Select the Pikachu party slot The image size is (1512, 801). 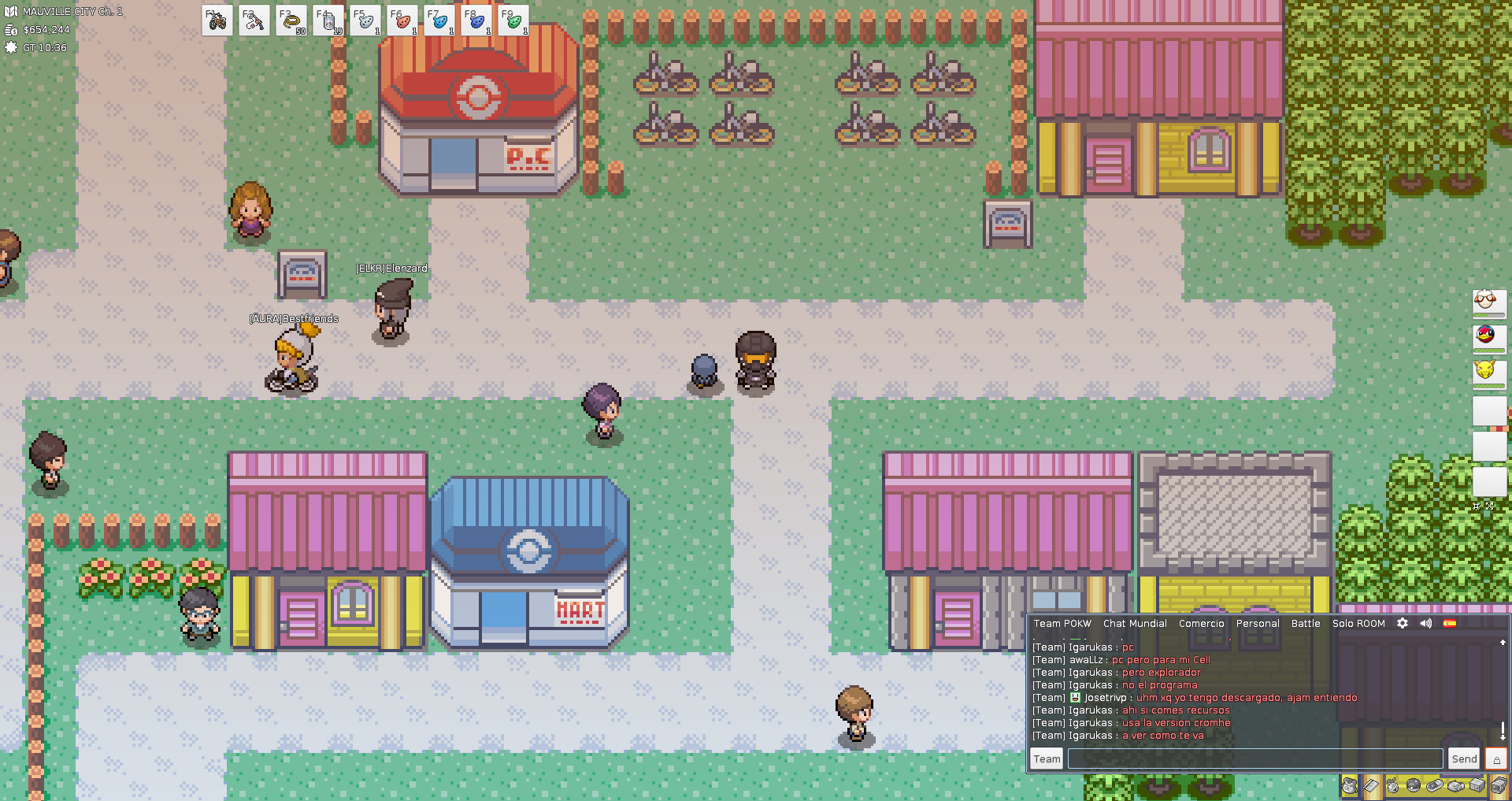1488,371
